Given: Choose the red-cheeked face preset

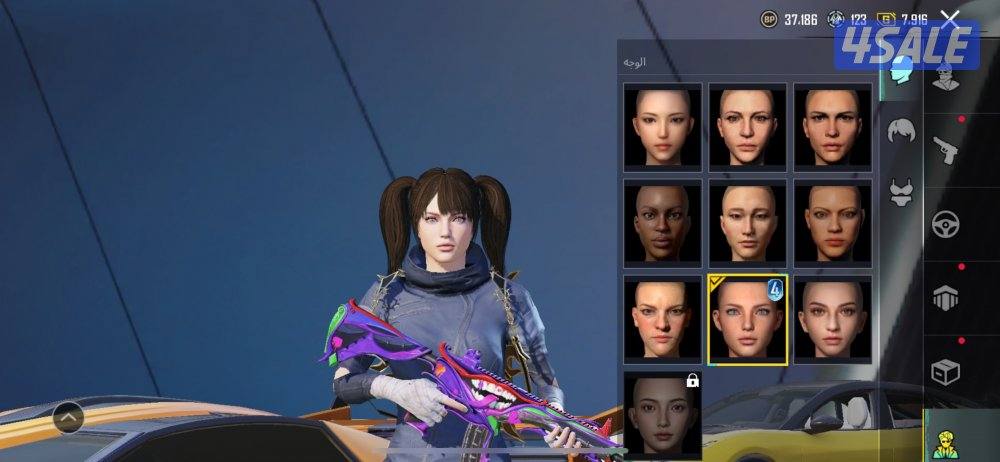Looking at the screenshot, I should 662,319.
